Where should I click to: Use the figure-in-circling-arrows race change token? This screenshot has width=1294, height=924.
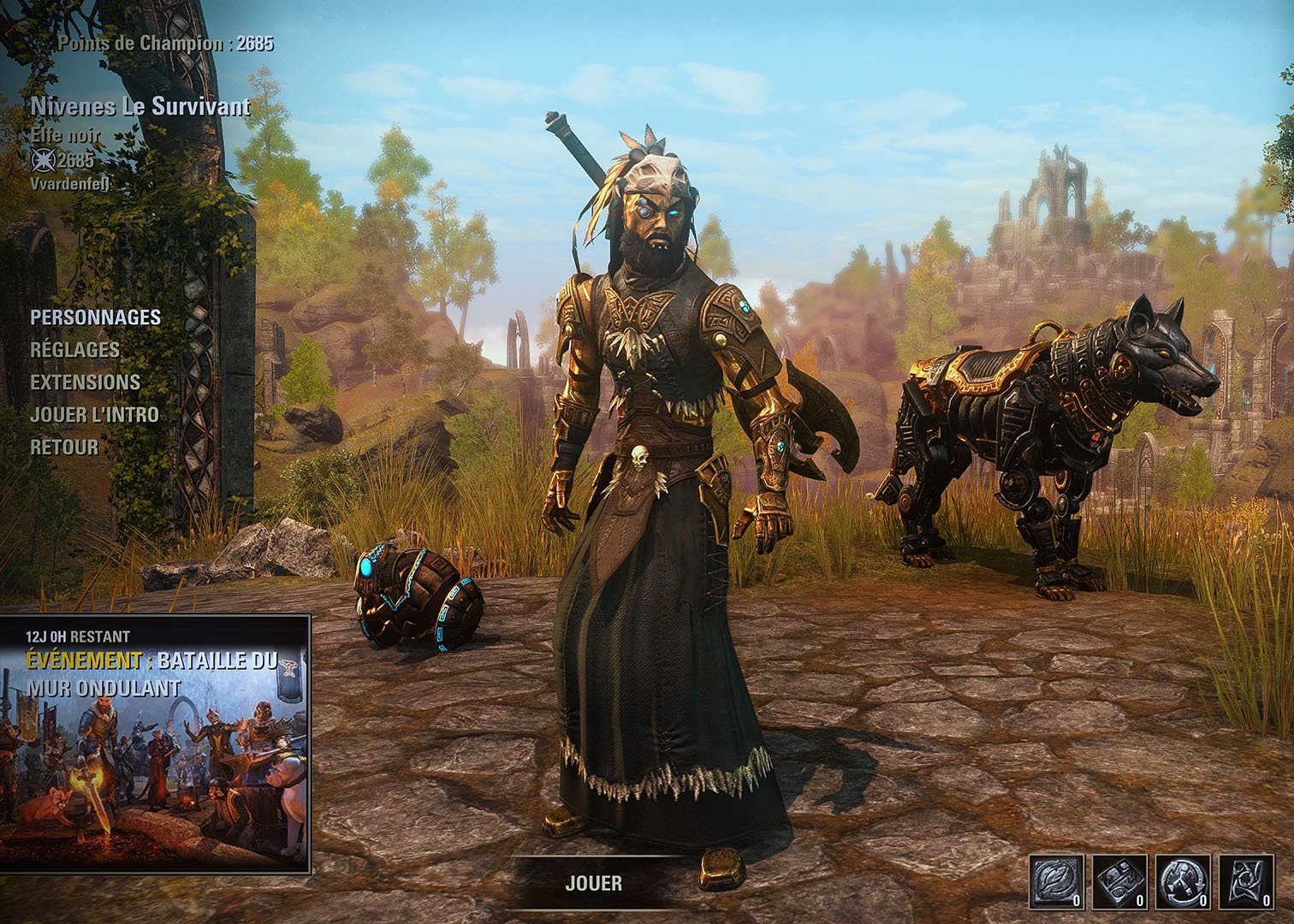coord(1184,881)
